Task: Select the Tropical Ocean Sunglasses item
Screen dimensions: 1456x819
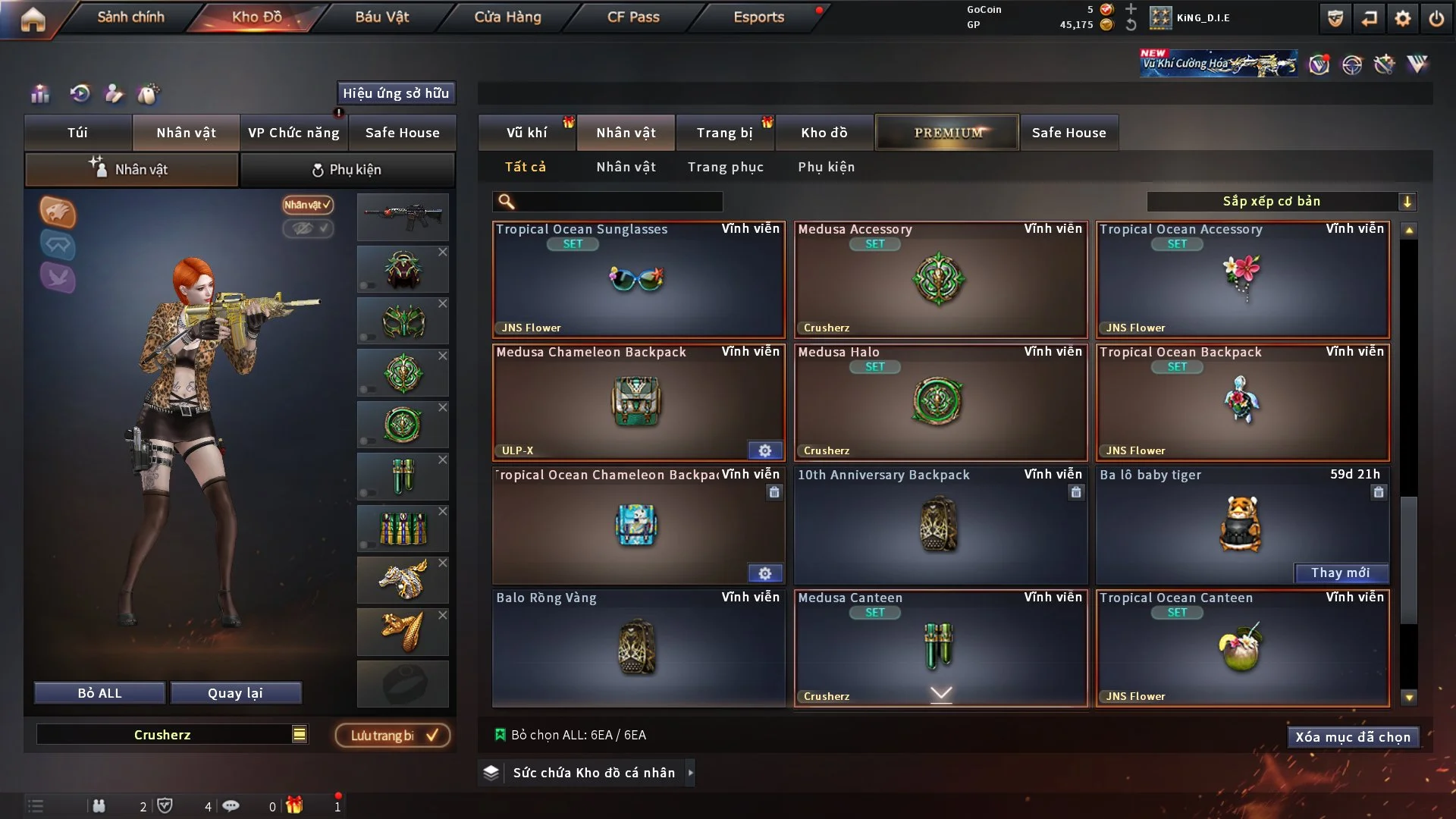Action: coord(638,280)
